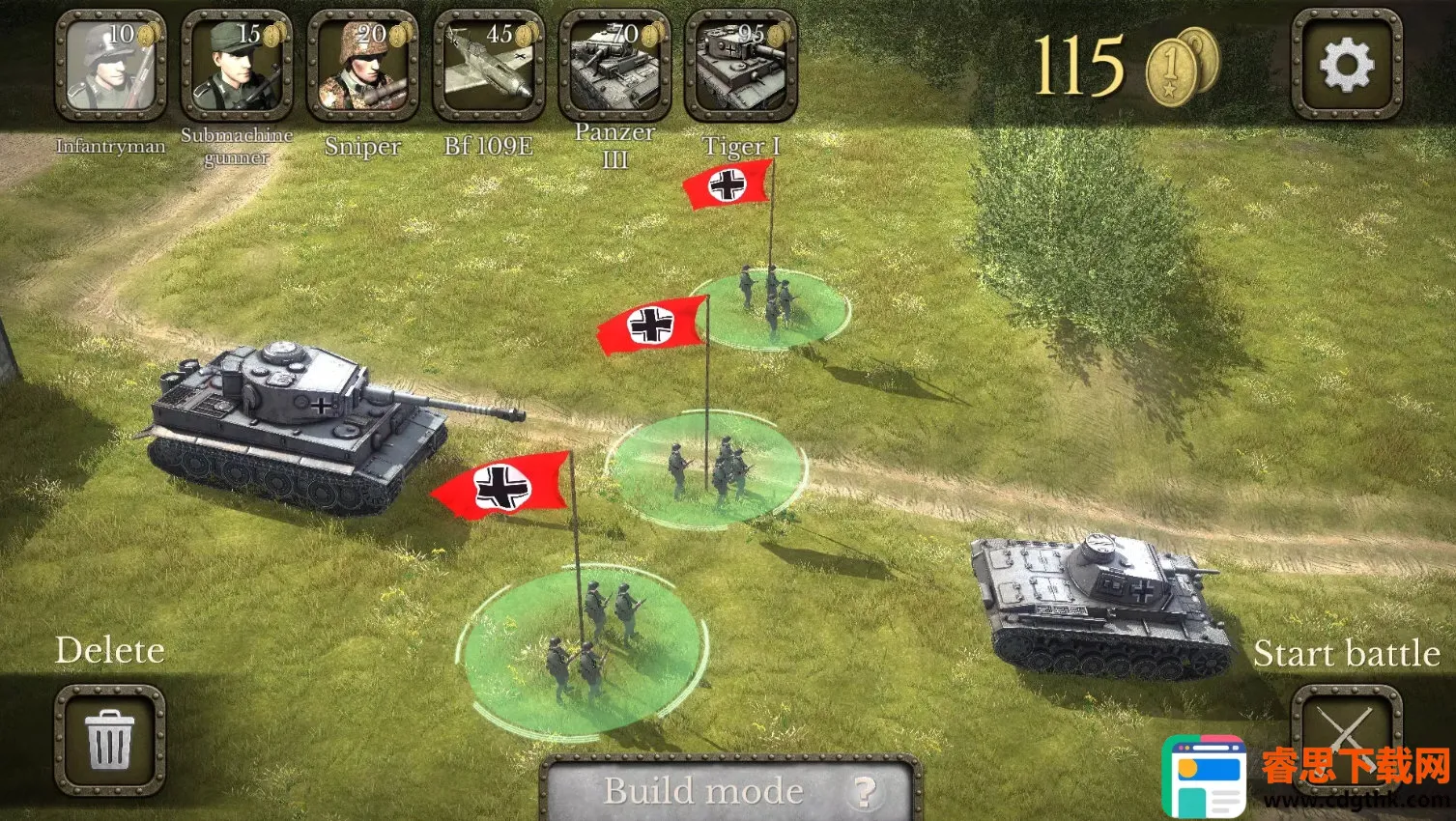Choose the Submachine gunner unit

[237, 65]
